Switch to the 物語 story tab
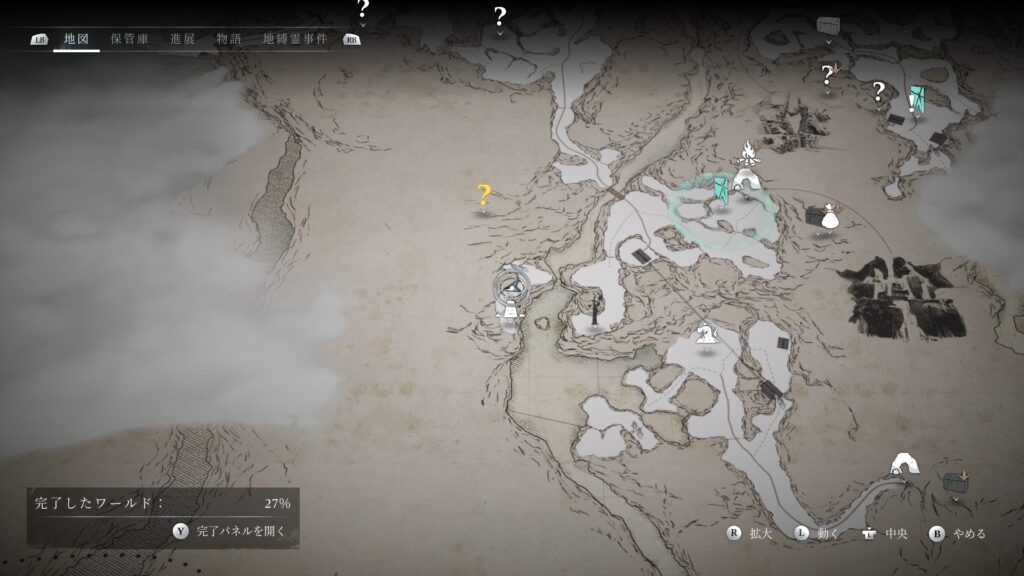Viewport: 1024px width, 576px height. [229, 39]
